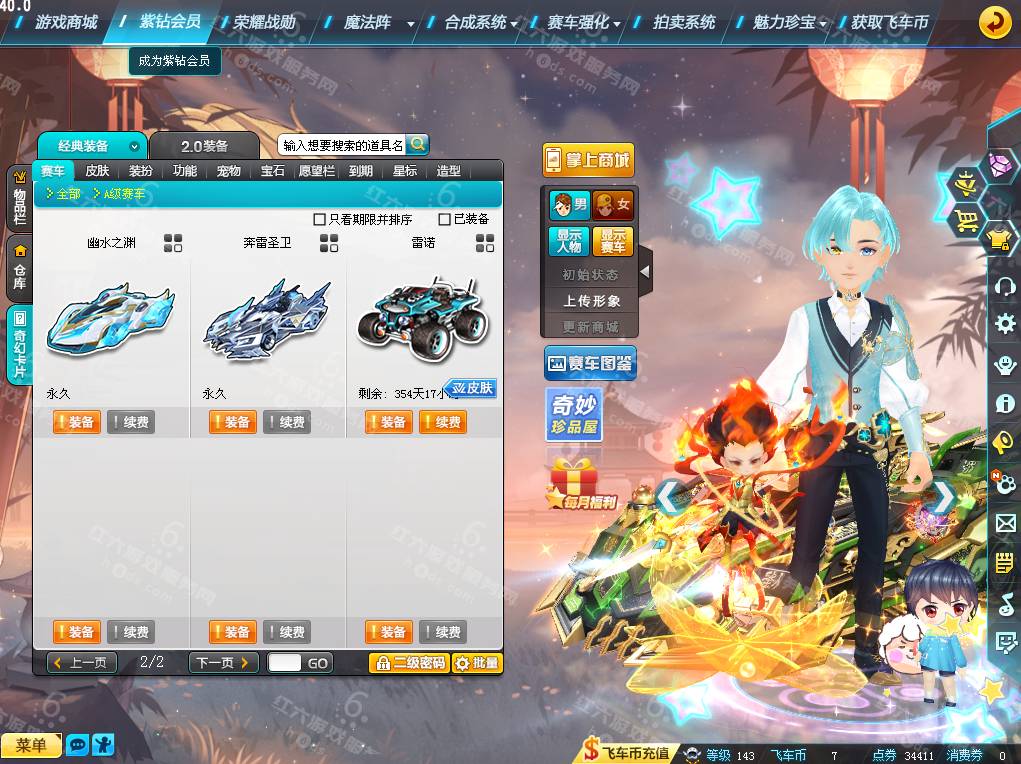This screenshot has height=764, width=1021.
Task: Switch to the 宠物 category tab
Action: pos(229,171)
